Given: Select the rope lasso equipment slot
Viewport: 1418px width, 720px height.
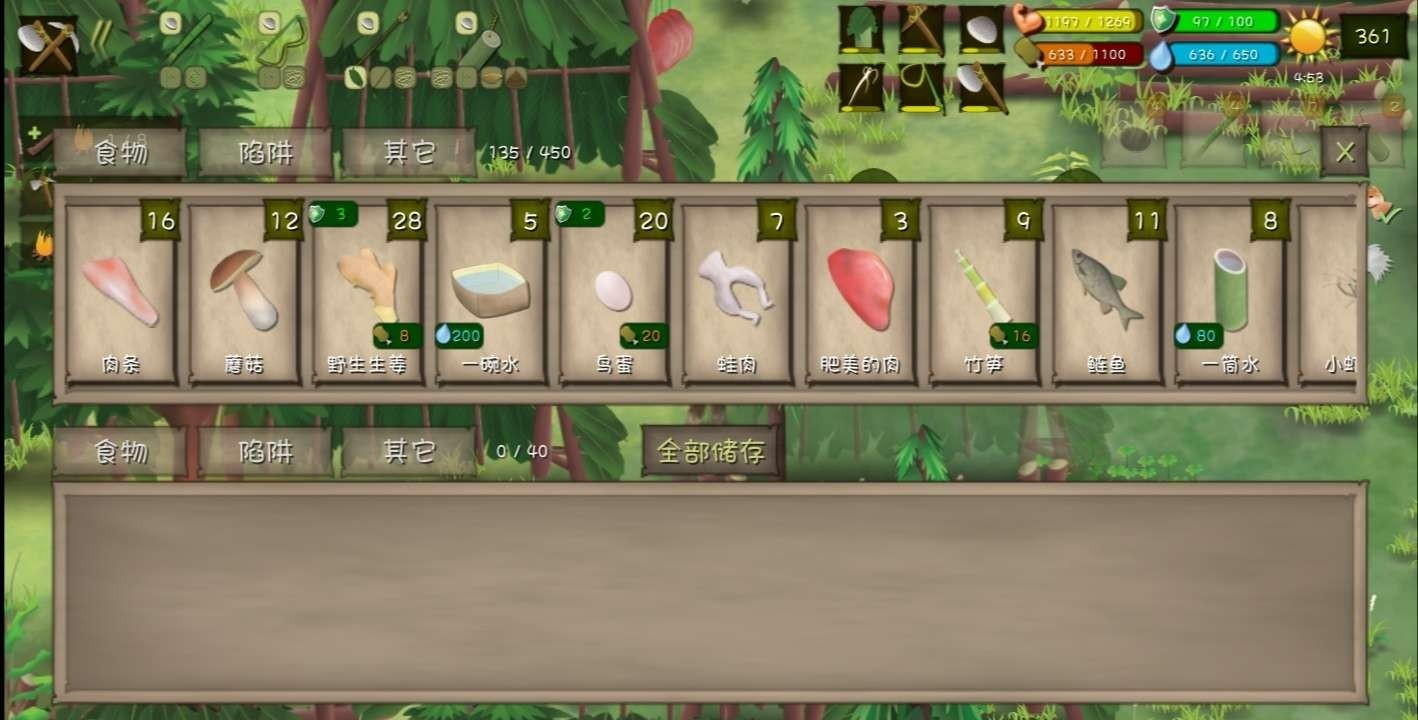Looking at the screenshot, I should [x=918, y=85].
